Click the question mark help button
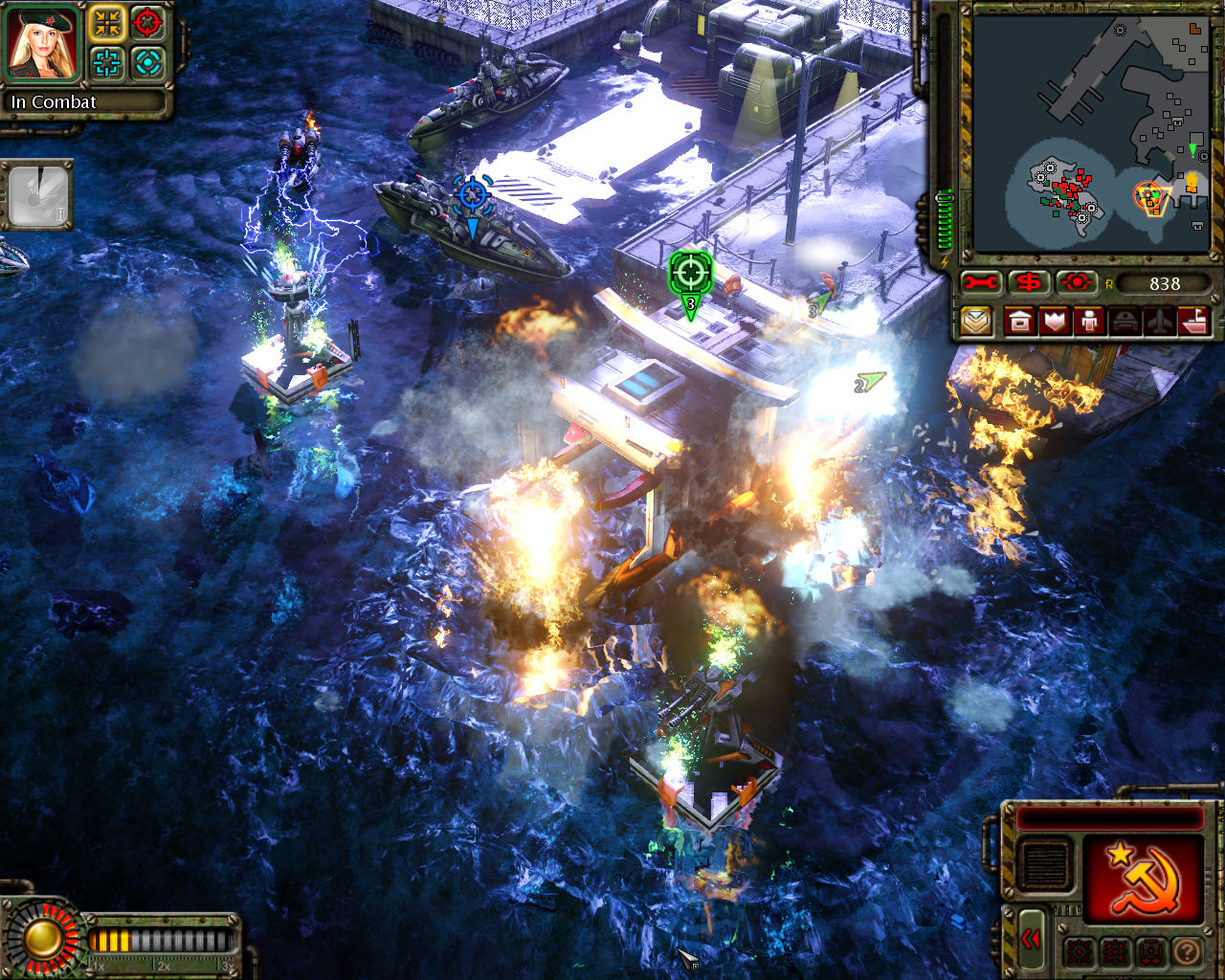The width and height of the screenshot is (1225, 980). click(x=1187, y=952)
